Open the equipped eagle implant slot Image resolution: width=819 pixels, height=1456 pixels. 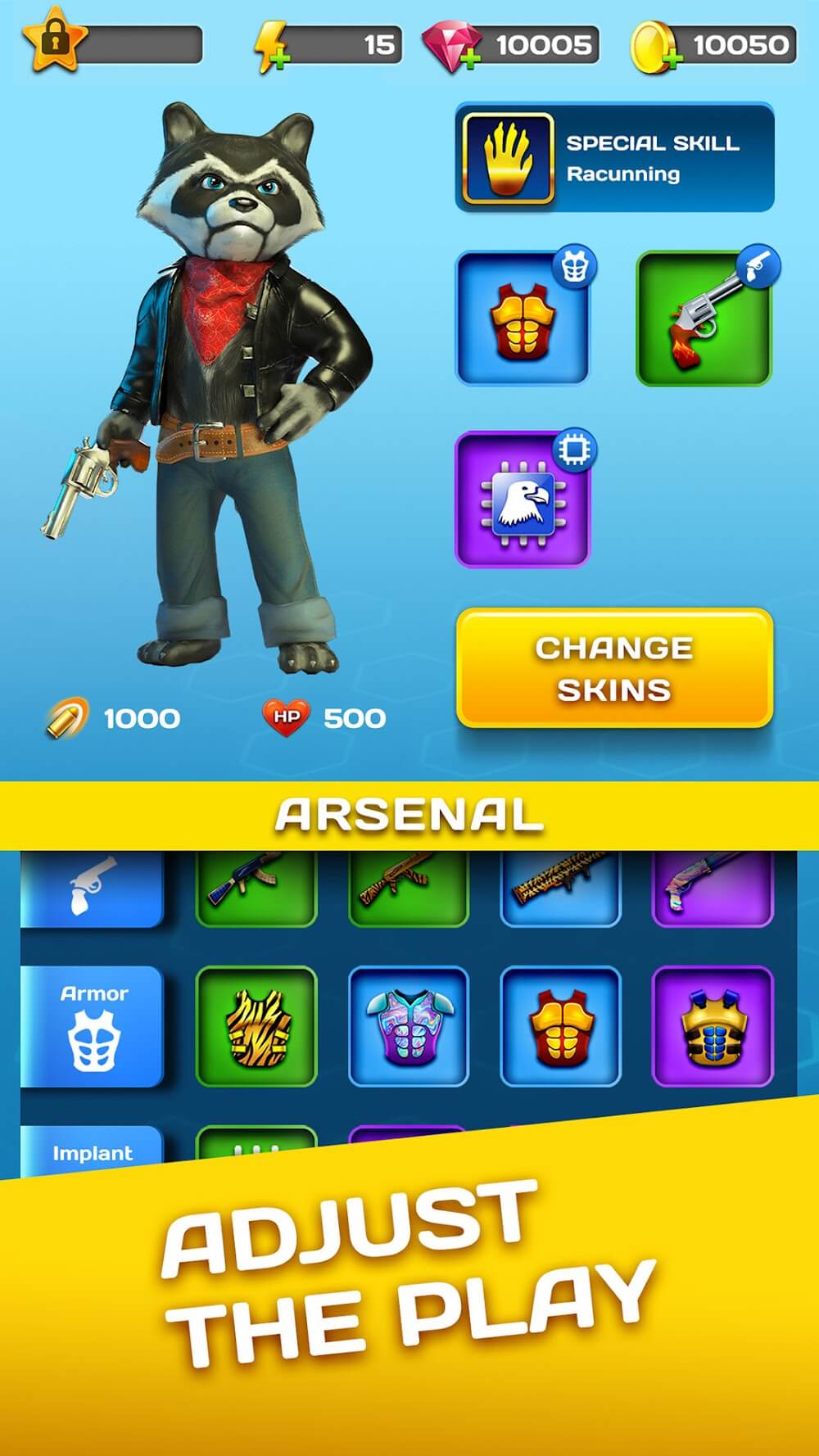point(523,500)
